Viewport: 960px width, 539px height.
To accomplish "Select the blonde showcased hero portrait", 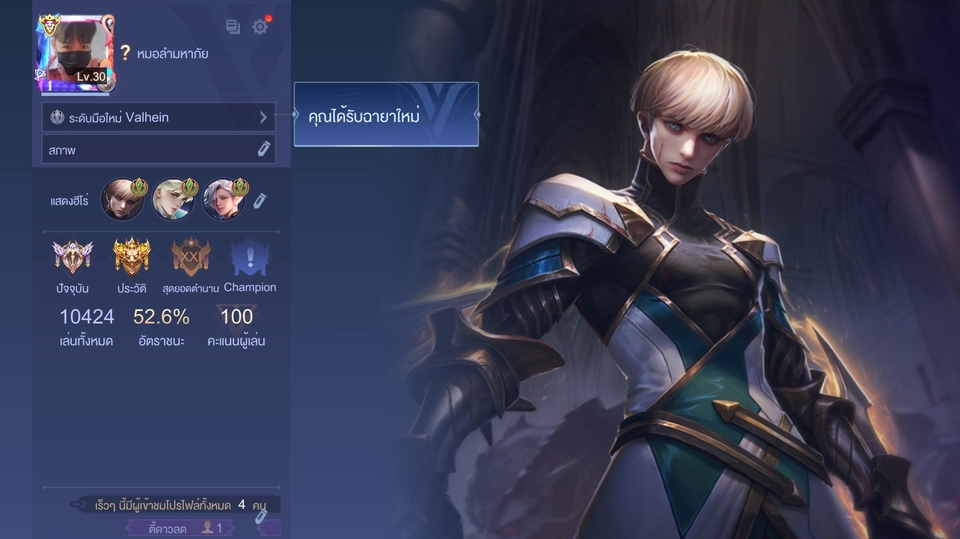I will 173,200.
